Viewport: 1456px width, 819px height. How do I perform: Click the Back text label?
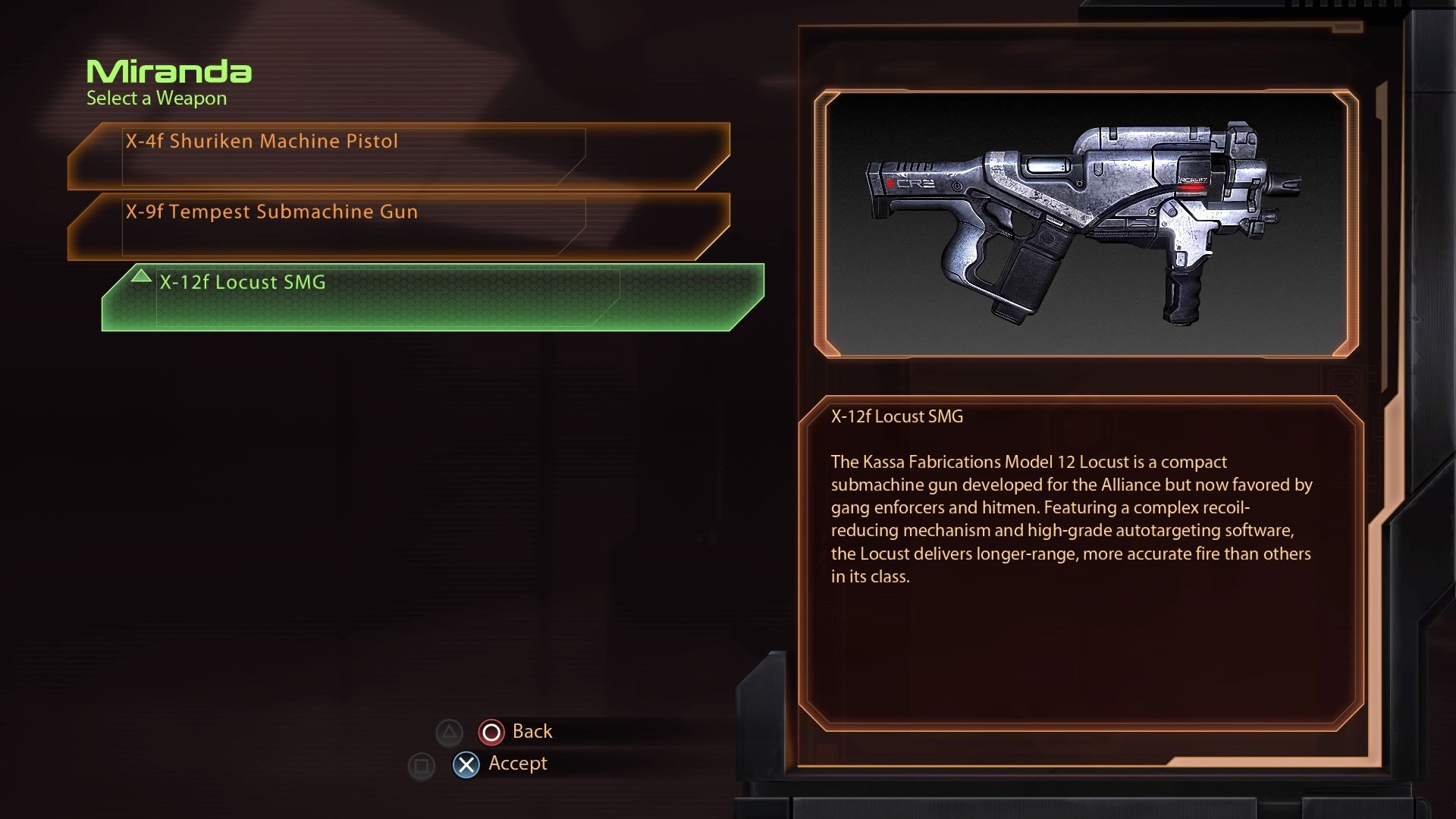click(x=532, y=731)
